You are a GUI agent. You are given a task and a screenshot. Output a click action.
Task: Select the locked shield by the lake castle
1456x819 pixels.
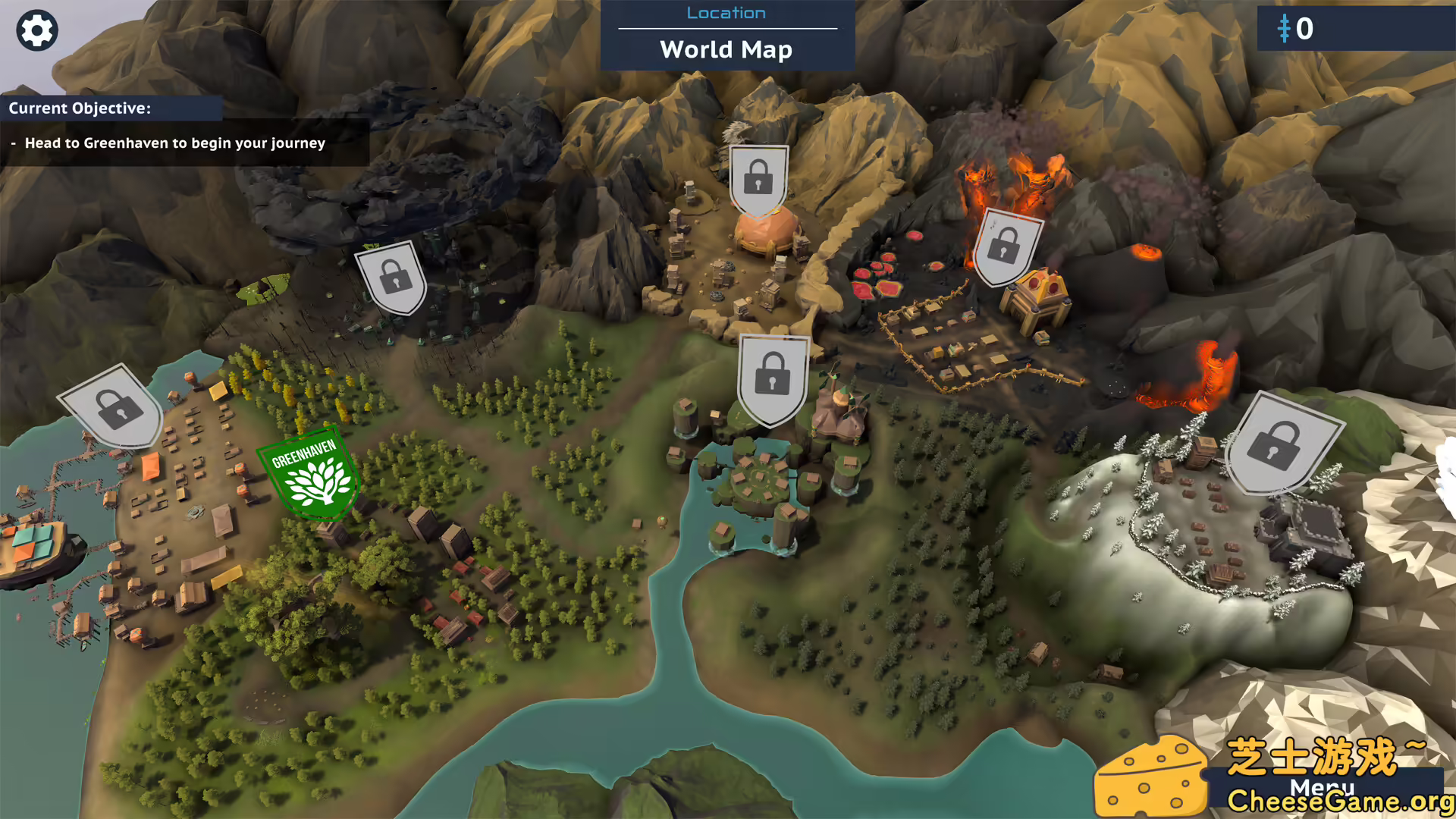click(x=772, y=377)
